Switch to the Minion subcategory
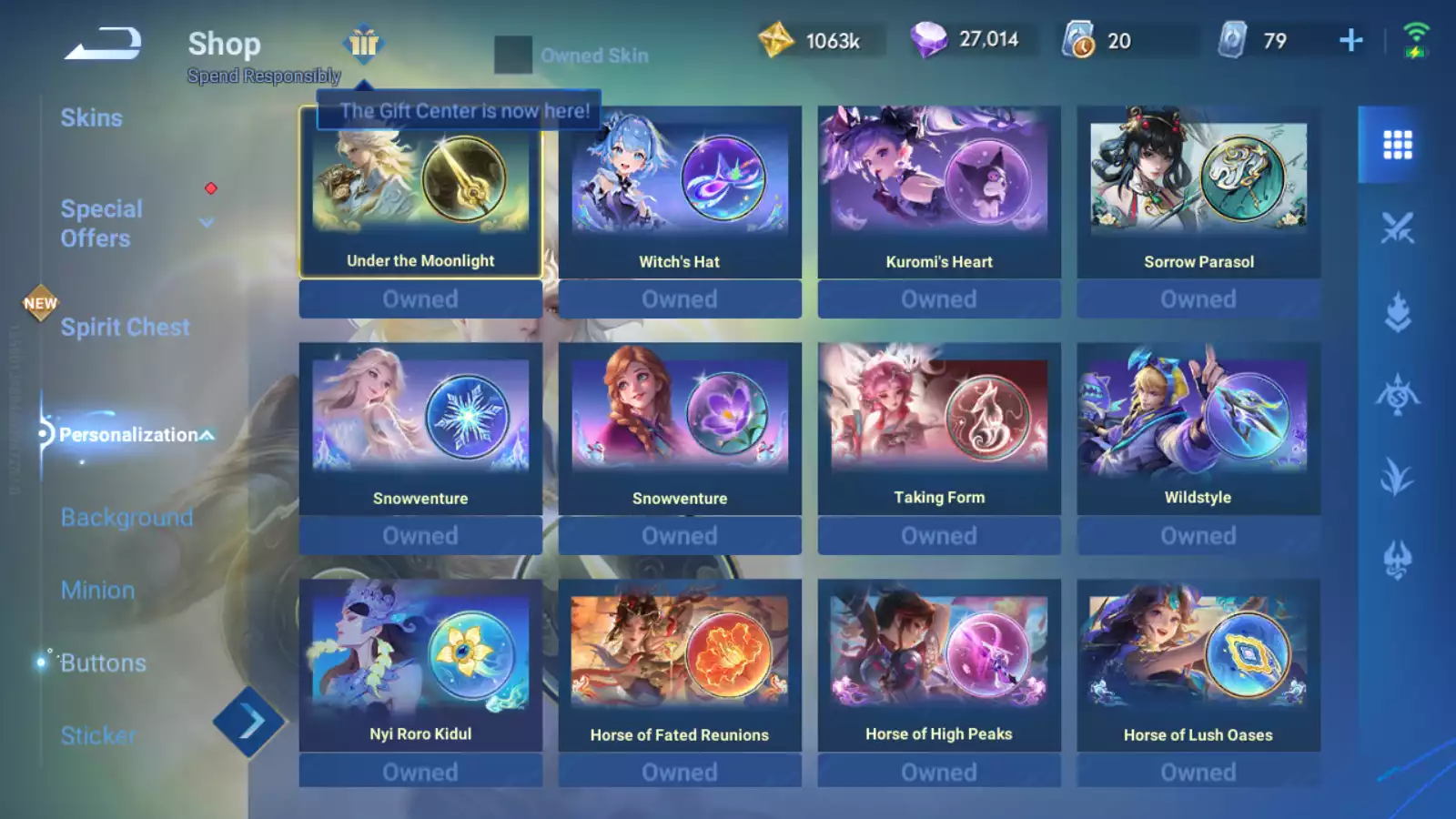Image resolution: width=1456 pixels, height=819 pixels. tap(97, 591)
